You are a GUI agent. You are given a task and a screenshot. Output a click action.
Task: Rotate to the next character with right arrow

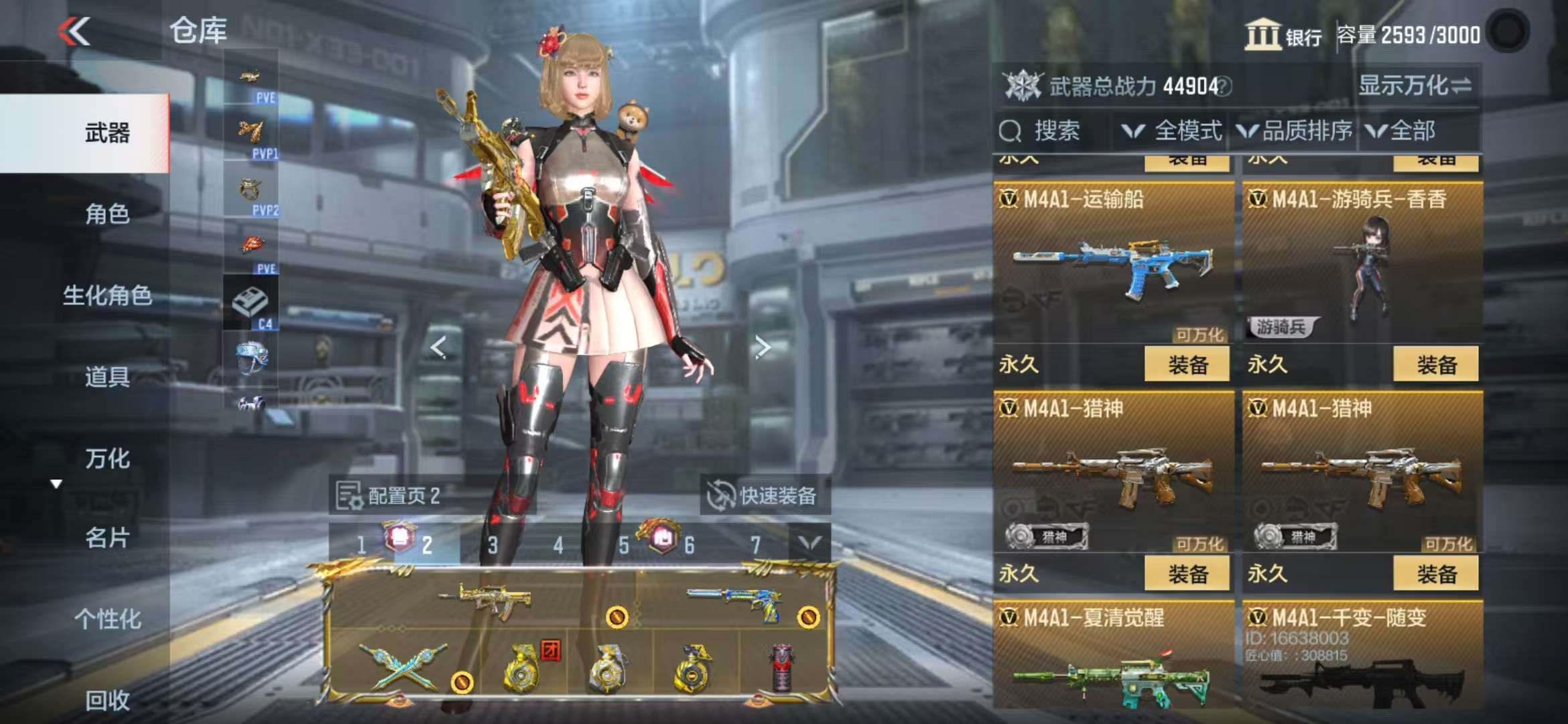point(762,347)
